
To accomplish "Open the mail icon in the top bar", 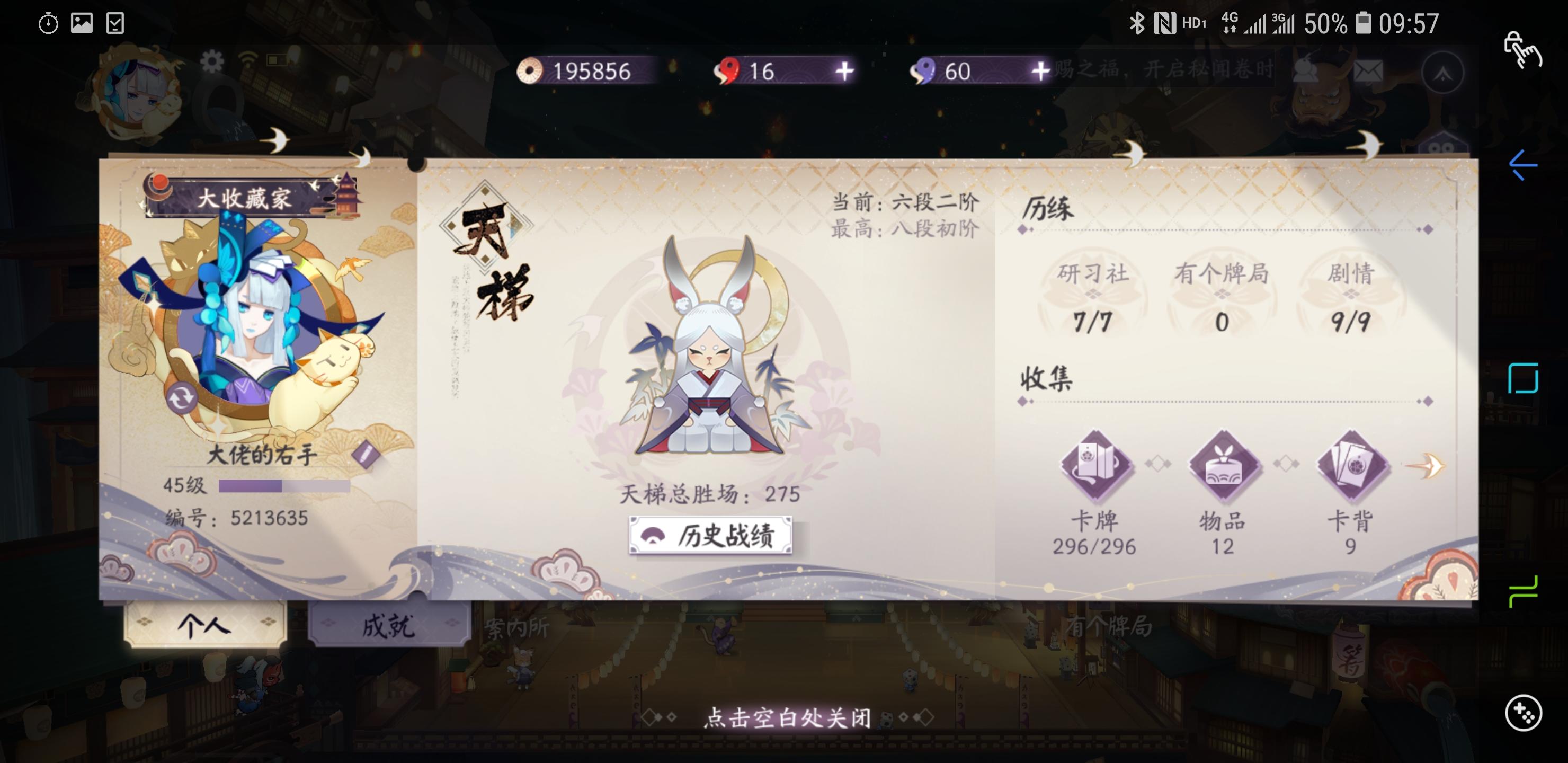I will pyautogui.click(x=1369, y=71).
